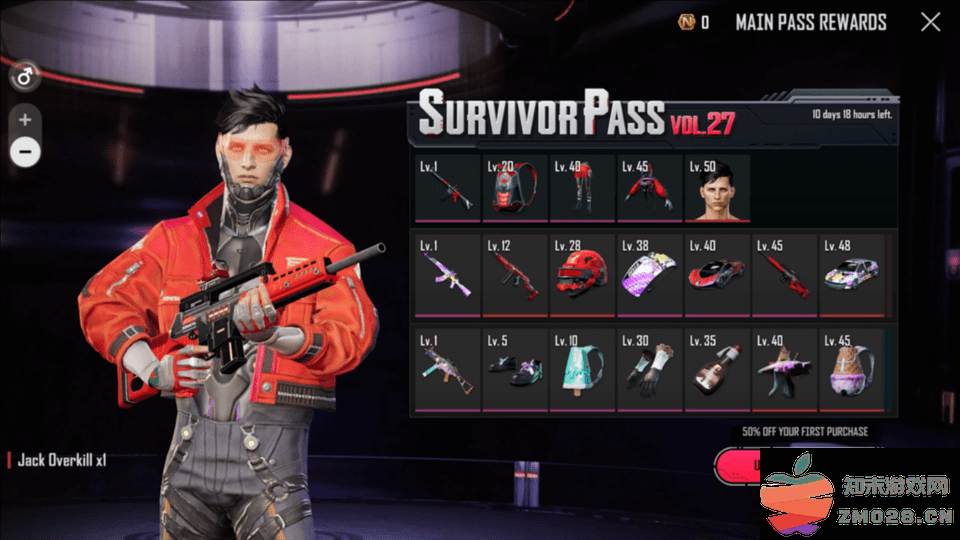
Task: View the Lv.35 bottle grenade skin reward
Action: (716, 368)
